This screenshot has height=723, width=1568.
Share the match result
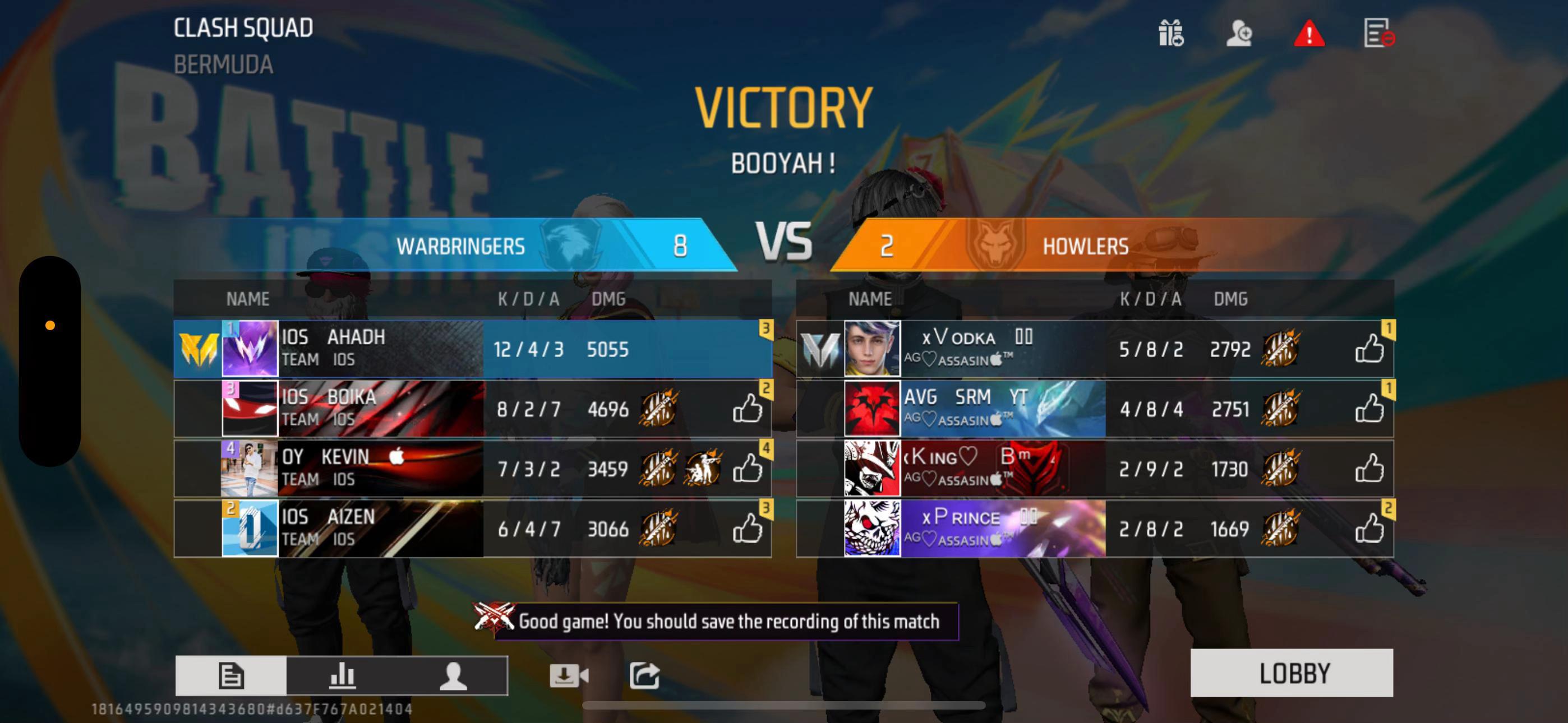644,675
